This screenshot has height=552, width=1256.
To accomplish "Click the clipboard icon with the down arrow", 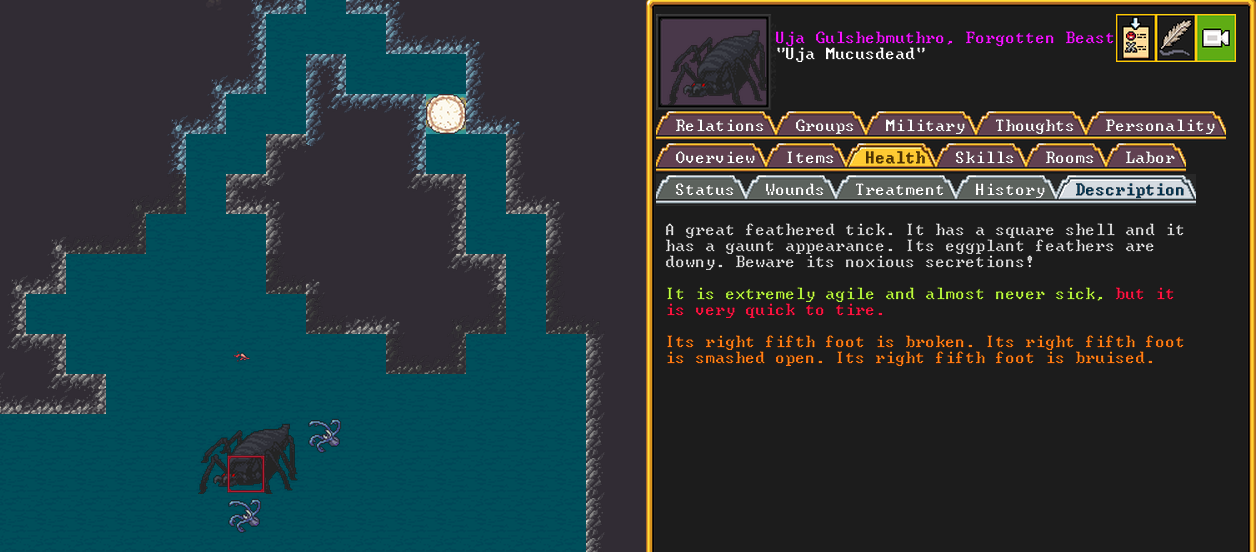I will pos(1135,39).
